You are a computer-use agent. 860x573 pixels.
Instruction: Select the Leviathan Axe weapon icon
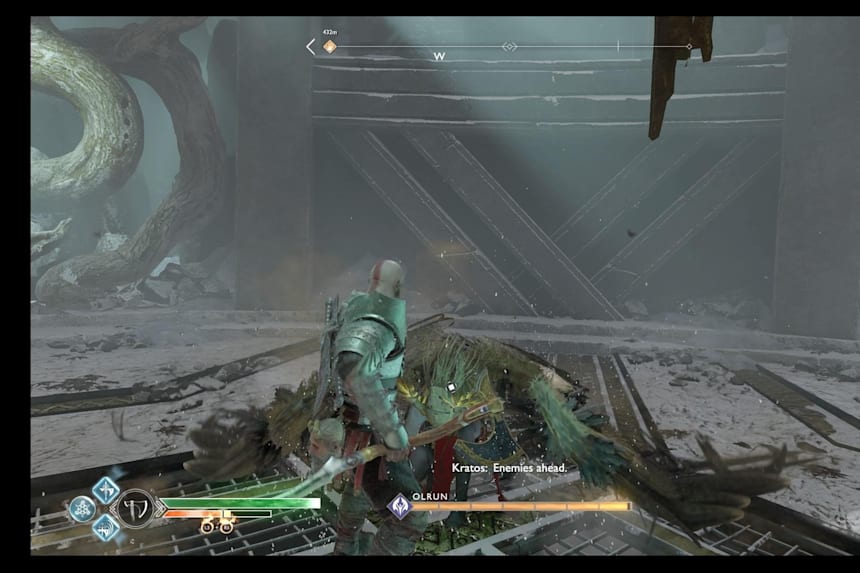click(137, 508)
